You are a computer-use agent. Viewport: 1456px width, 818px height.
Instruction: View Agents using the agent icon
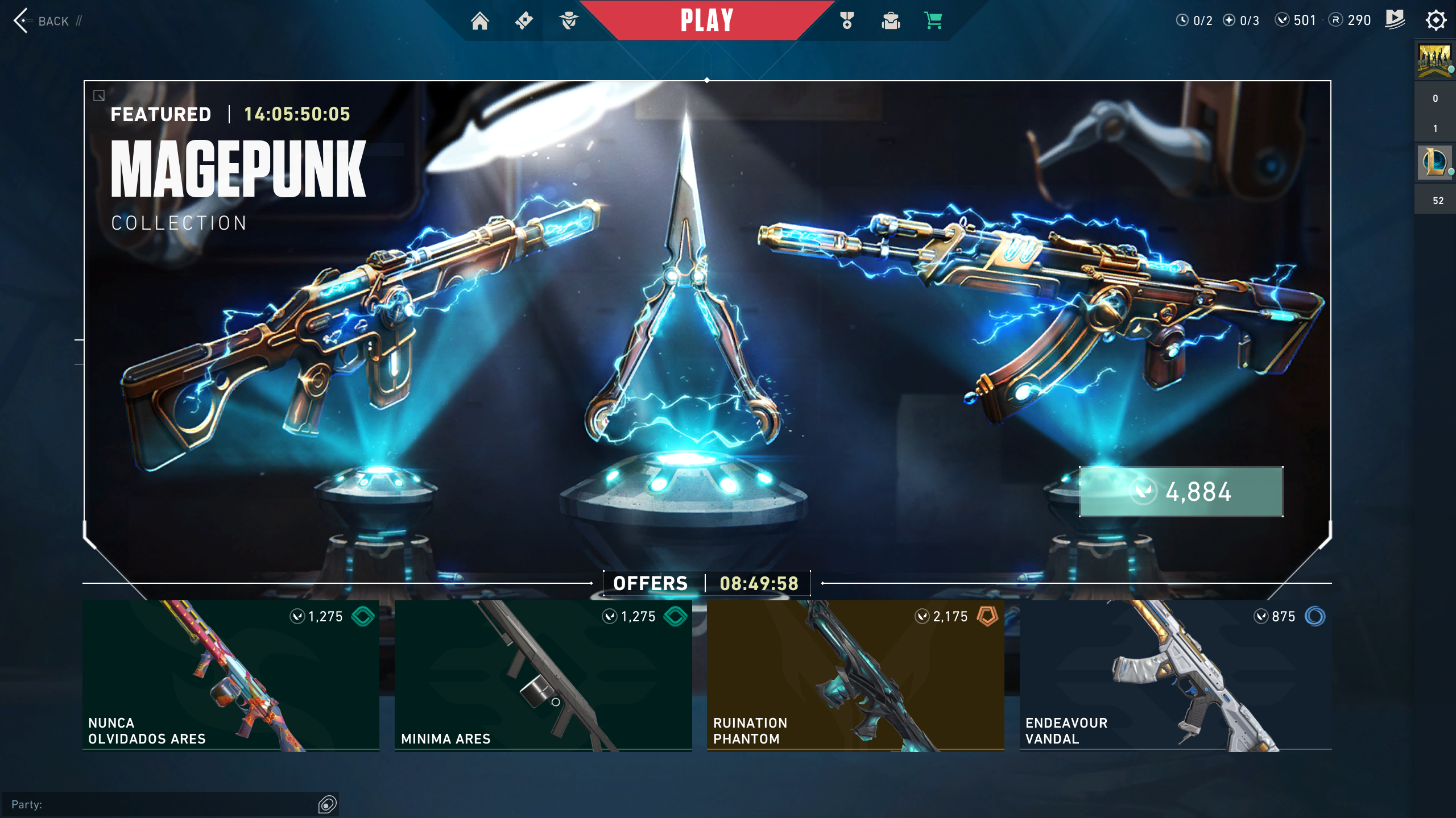coord(569,20)
